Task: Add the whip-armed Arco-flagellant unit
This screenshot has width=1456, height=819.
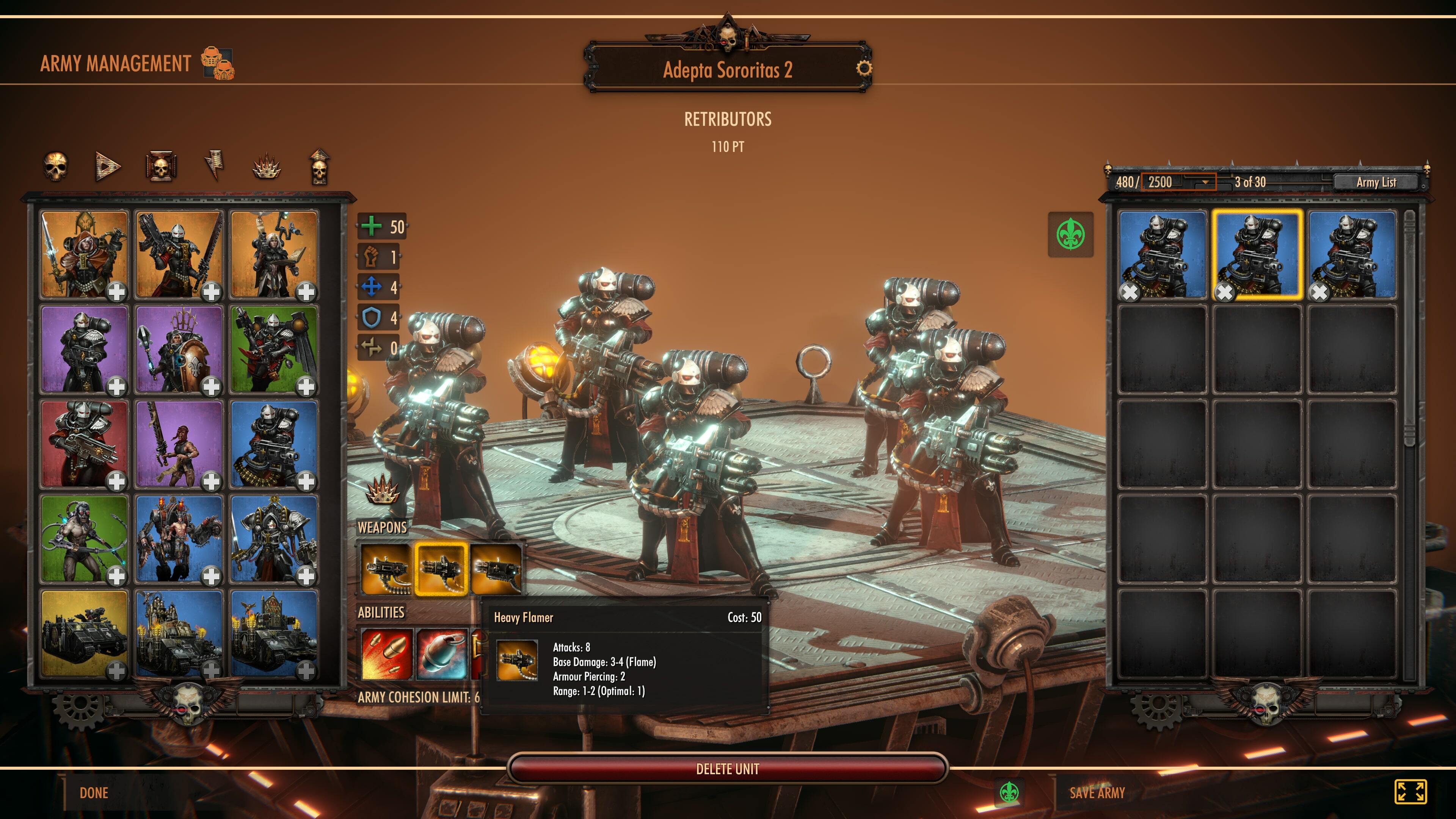Action: click(x=116, y=576)
